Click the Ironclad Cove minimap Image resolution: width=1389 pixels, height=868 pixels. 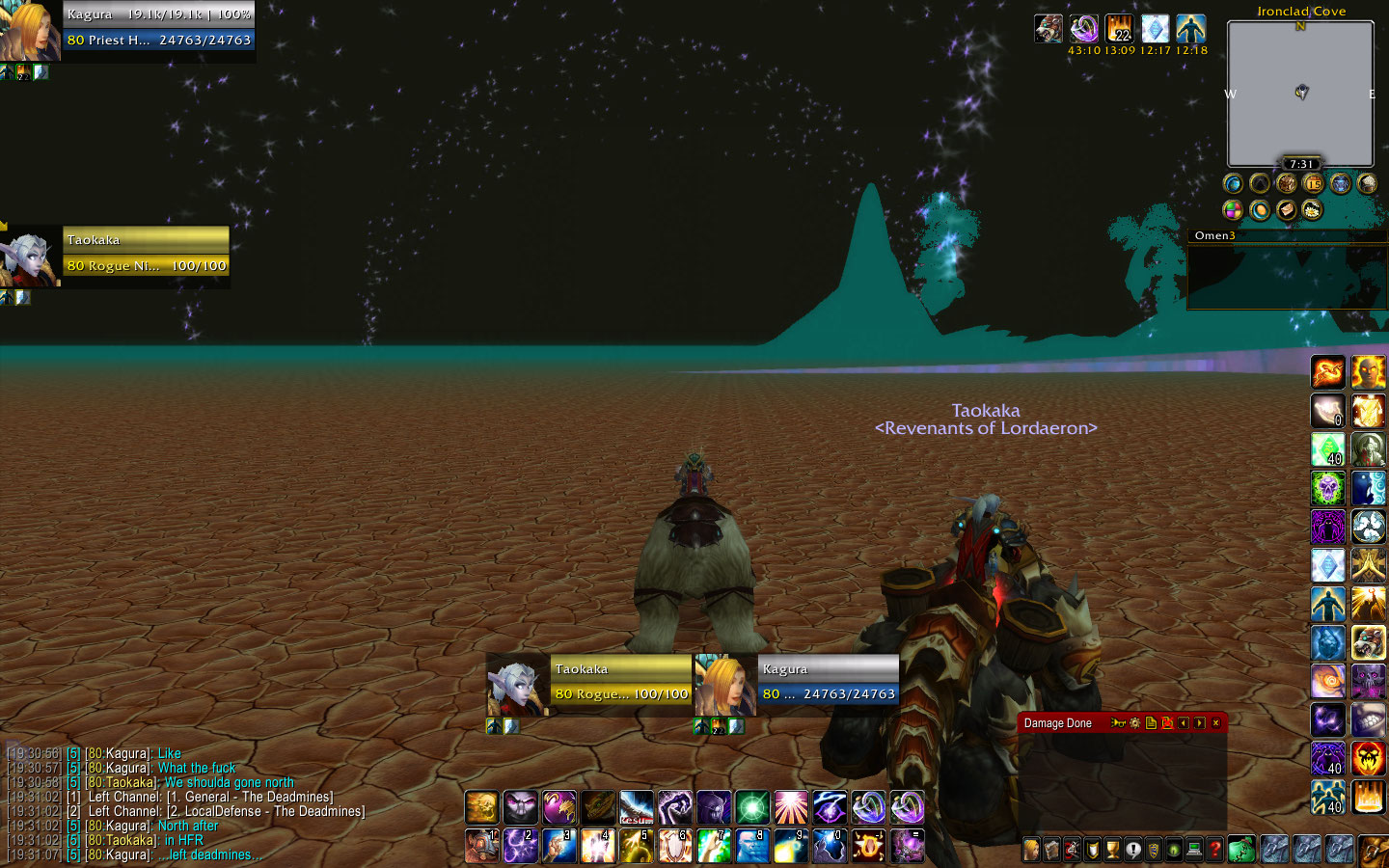(1300, 94)
